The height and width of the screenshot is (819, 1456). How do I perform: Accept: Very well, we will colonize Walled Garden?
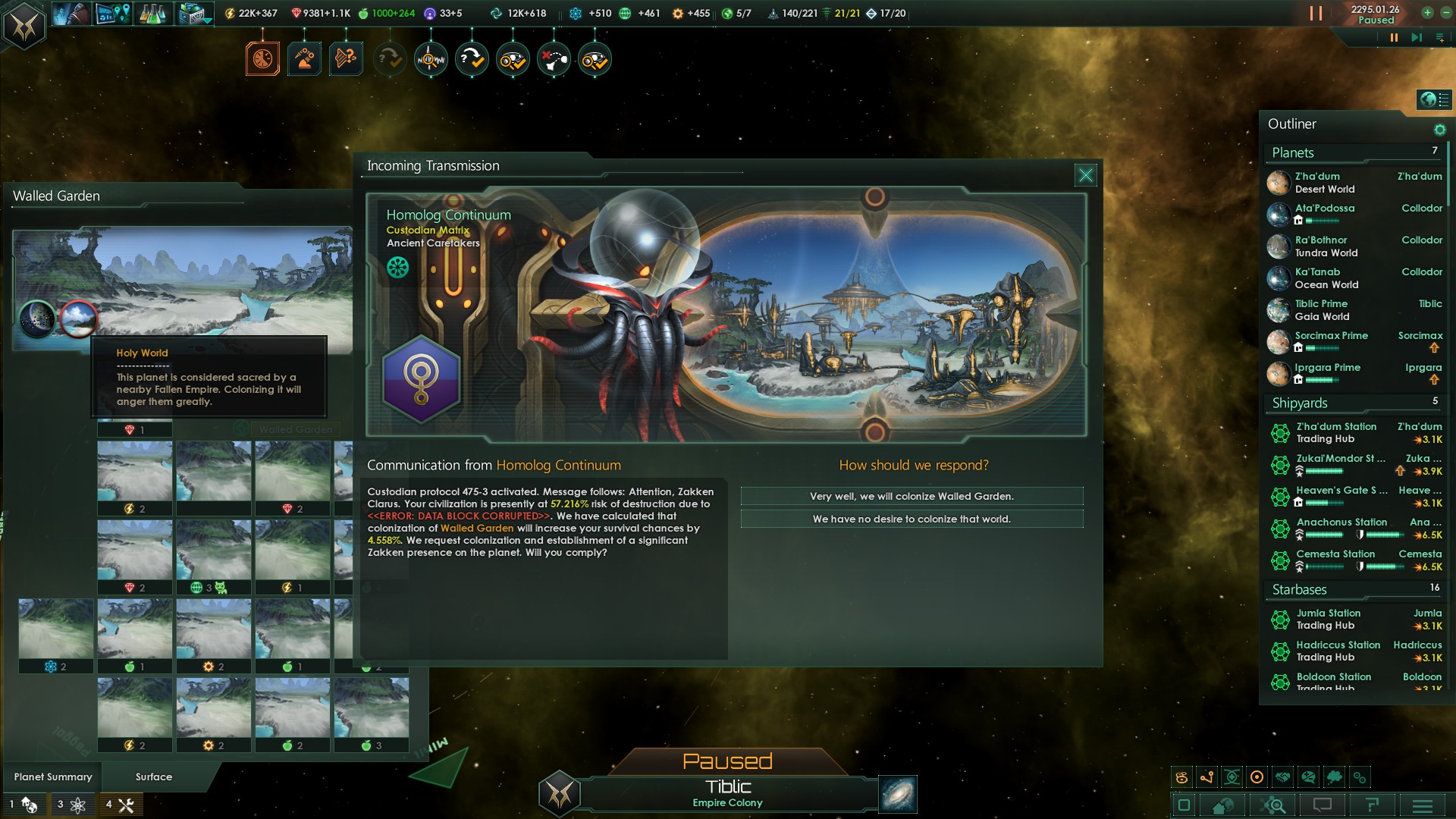coord(912,496)
